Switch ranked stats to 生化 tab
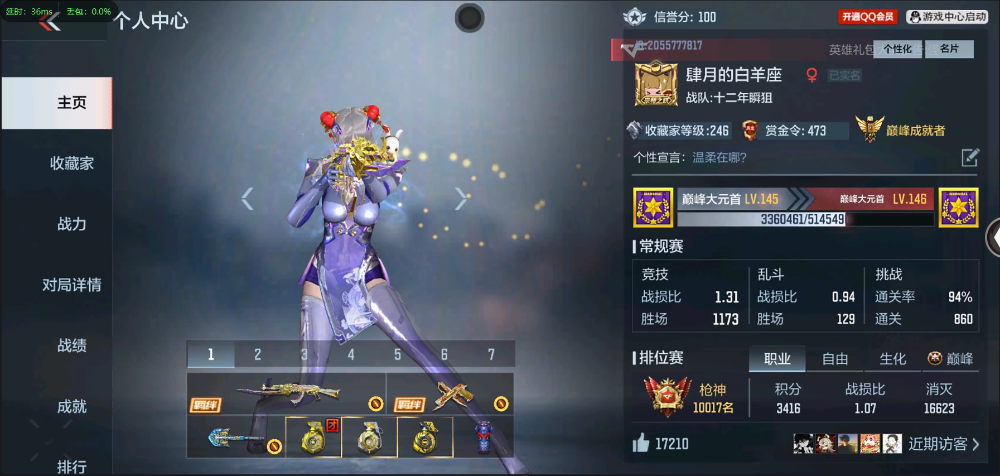 pos(892,359)
